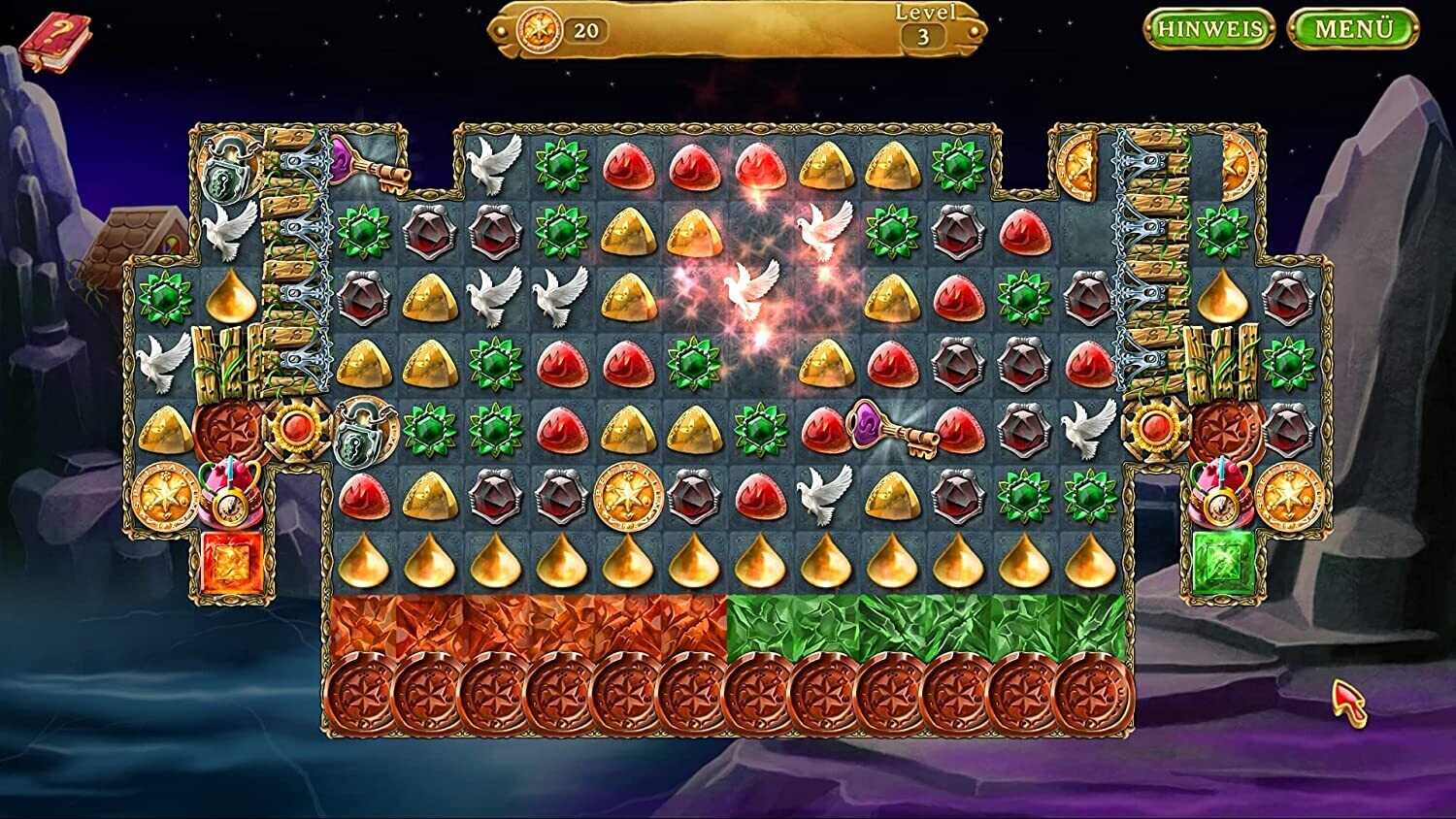The width and height of the screenshot is (1456, 819).
Task: Request a hint with HINWEIS
Action: pyautogui.click(x=1209, y=29)
